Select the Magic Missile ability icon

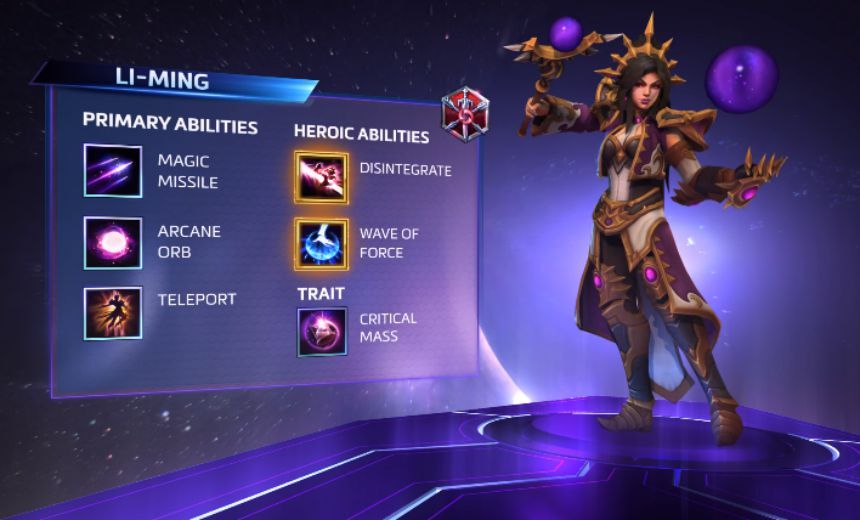pos(113,170)
